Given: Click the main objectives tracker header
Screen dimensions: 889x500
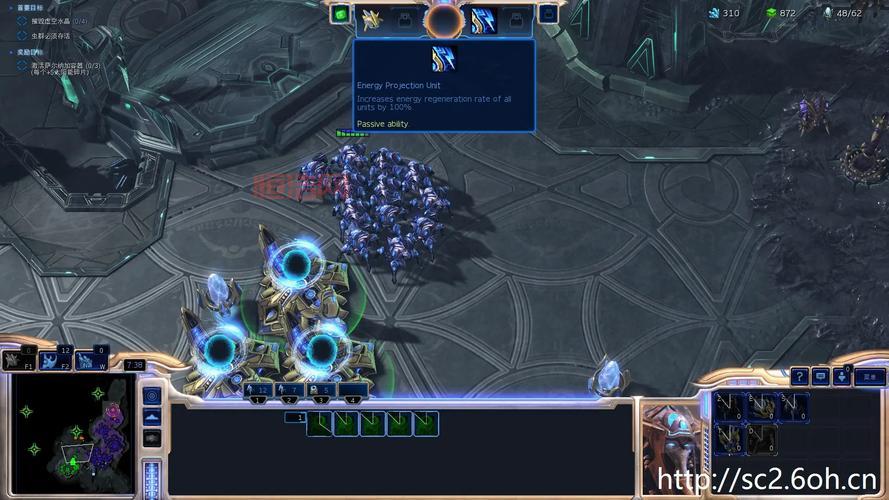Looking at the screenshot, I should click(x=30, y=6).
